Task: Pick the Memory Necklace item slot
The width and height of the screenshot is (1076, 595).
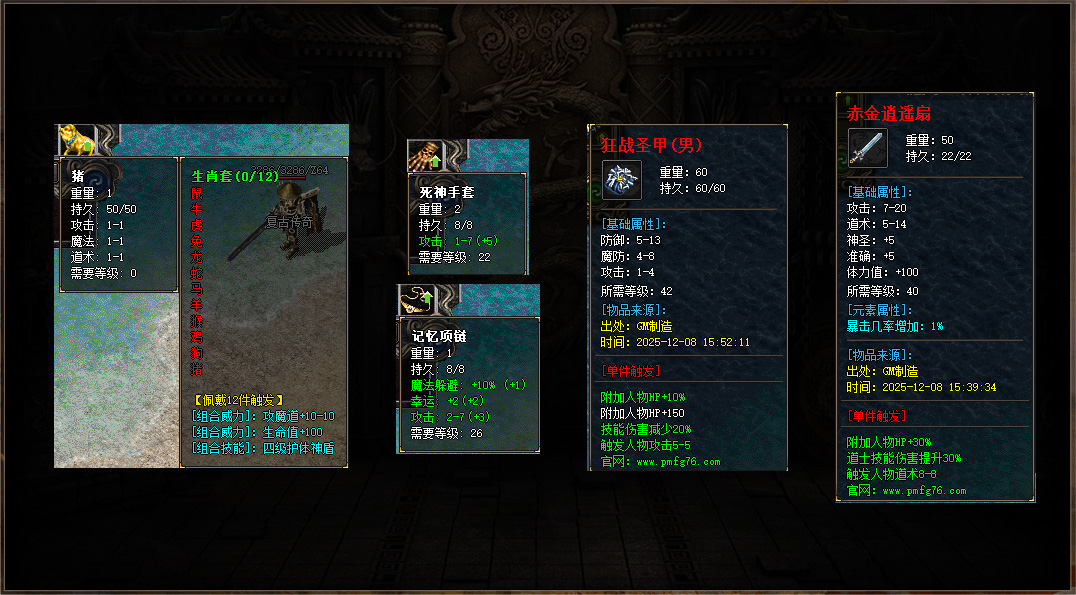Action: [416, 299]
